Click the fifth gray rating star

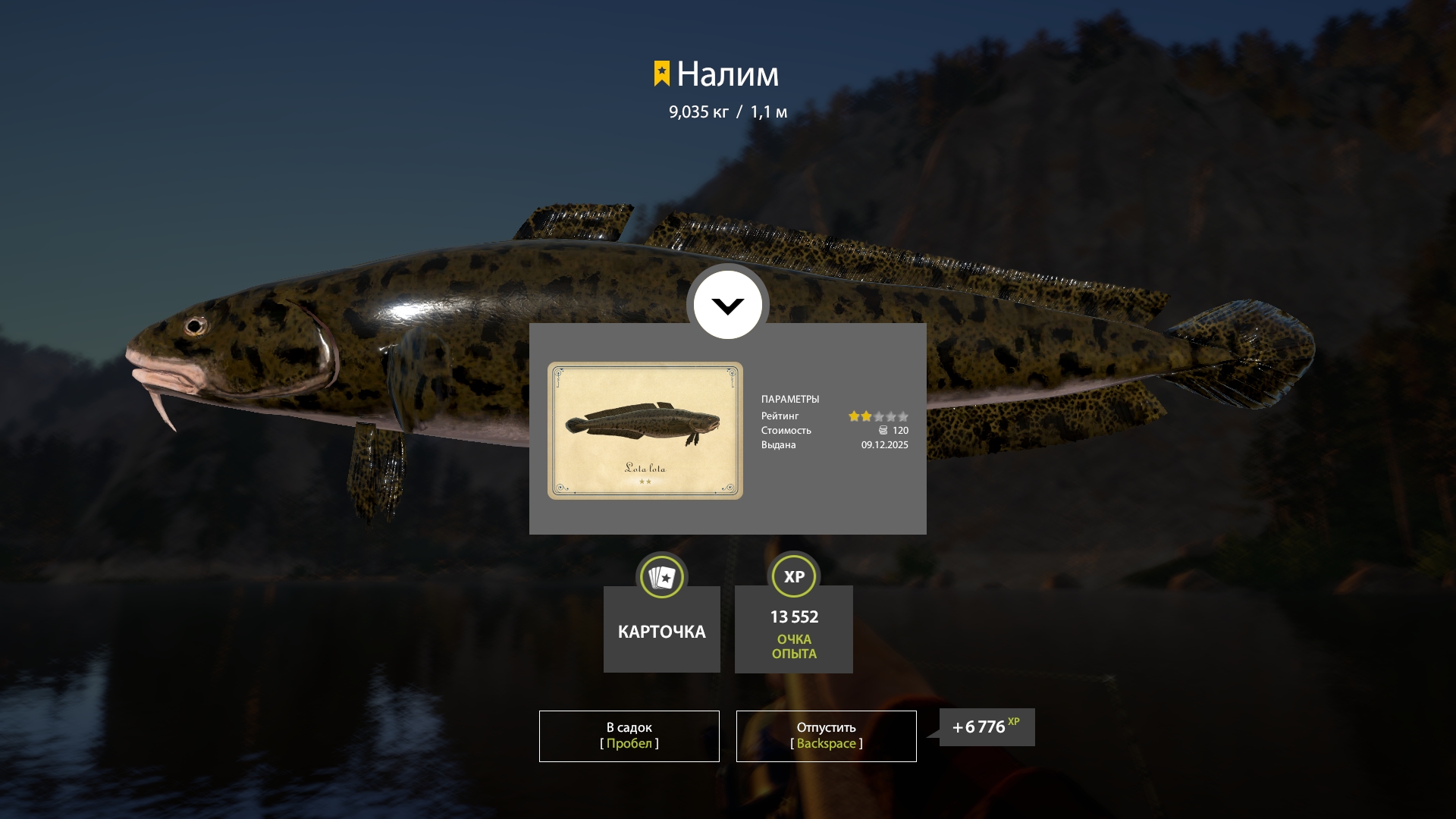(903, 416)
